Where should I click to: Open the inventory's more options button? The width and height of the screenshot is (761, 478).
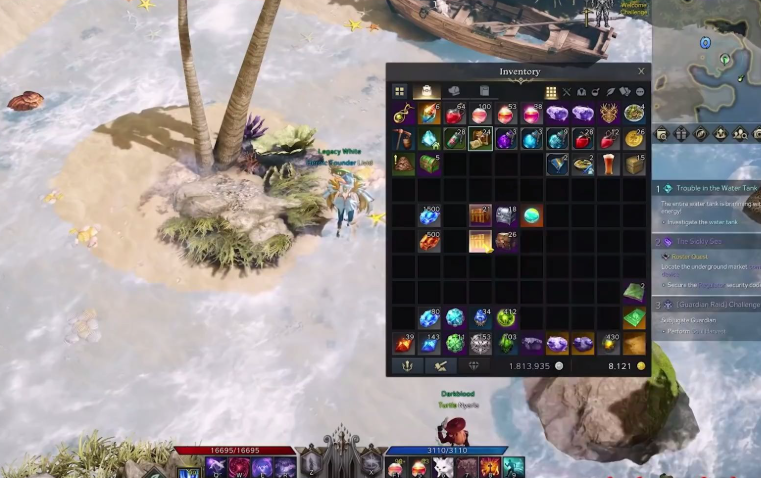[640, 92]
